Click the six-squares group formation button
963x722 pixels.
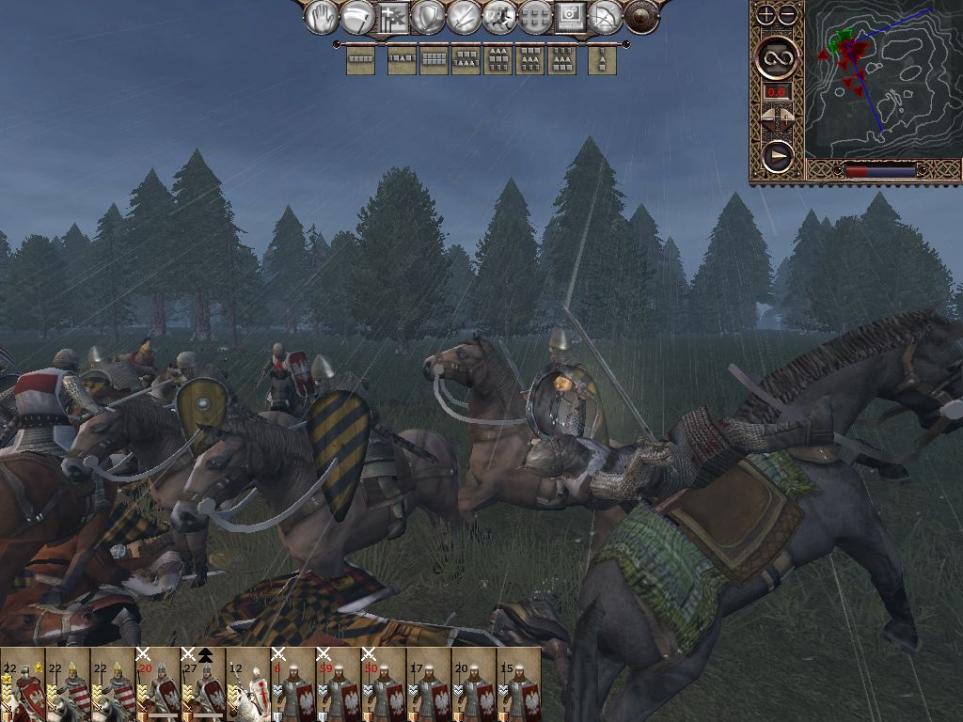click(x=535, y=17)
